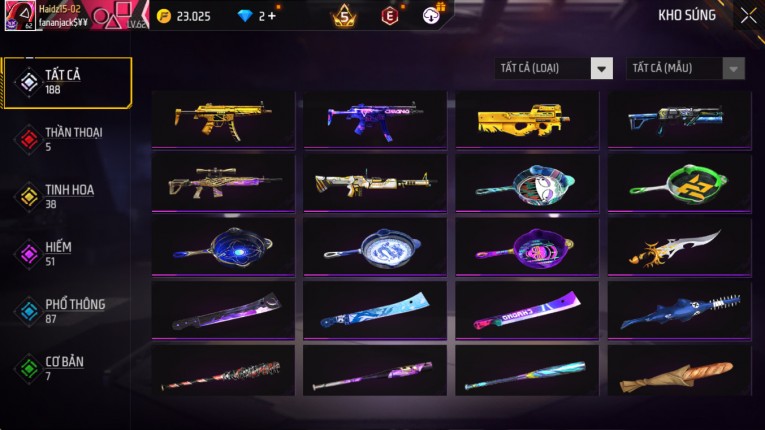Viewport: 765px width, 430px height.
Task: Choose the blue sawfish machete skin
Action: pyautogui.click(x=679, y=310)
